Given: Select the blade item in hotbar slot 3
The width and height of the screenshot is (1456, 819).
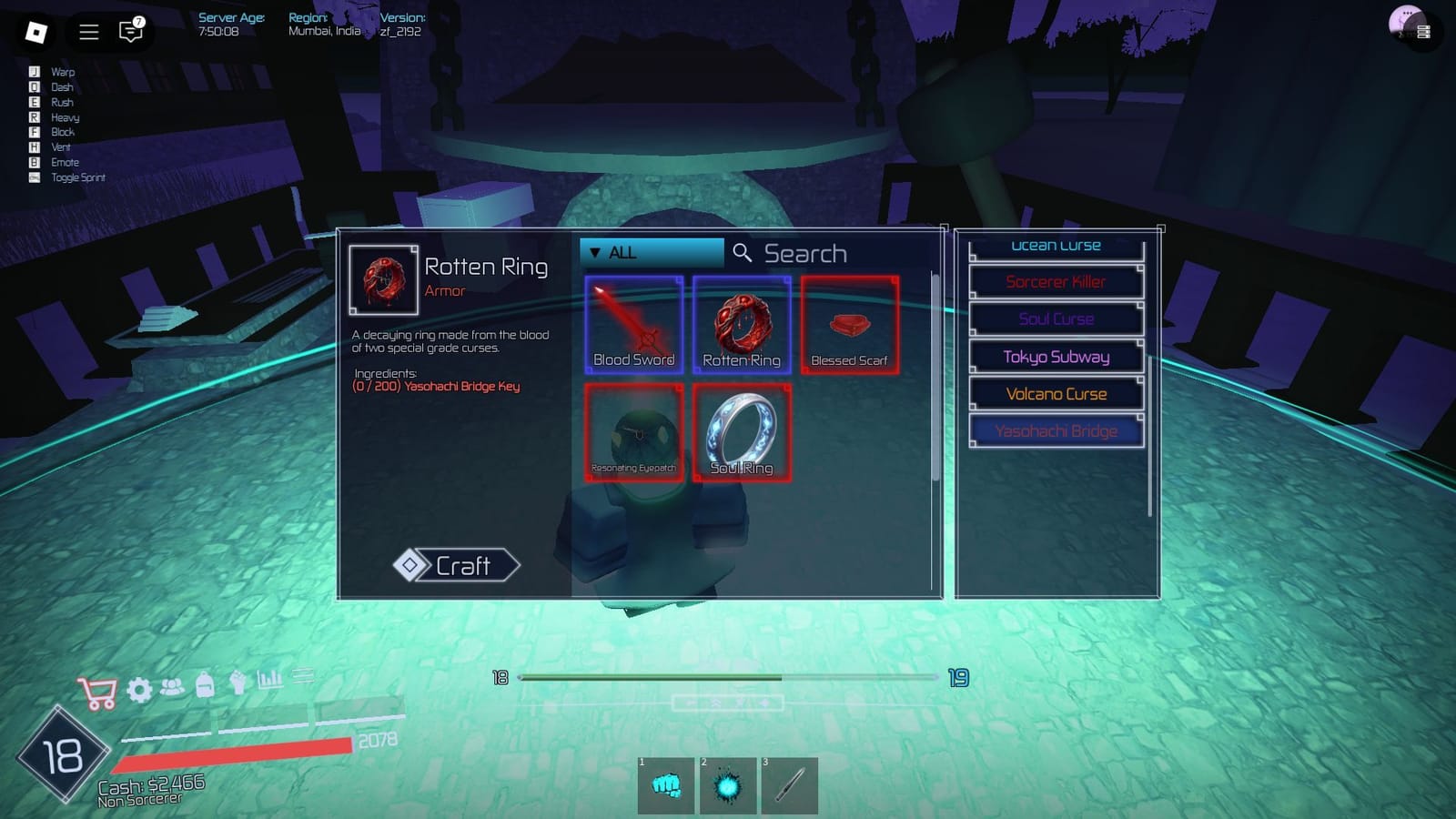Looking at the screenshot, I should pos(790,784).
